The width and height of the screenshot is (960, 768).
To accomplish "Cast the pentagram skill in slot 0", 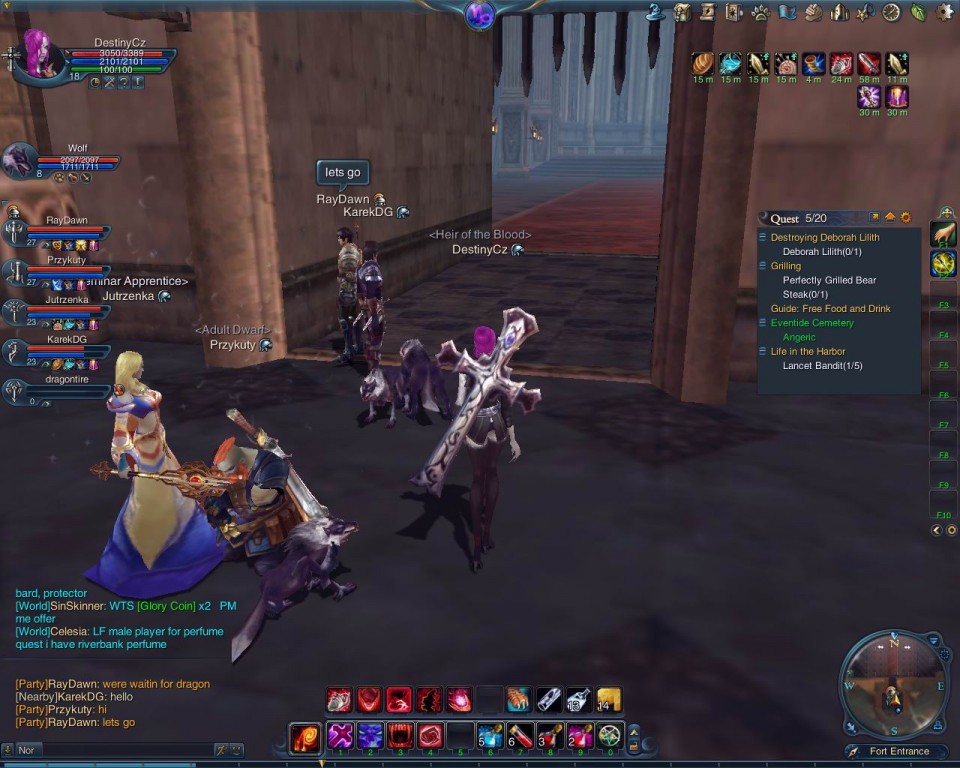I will point(609,737).
